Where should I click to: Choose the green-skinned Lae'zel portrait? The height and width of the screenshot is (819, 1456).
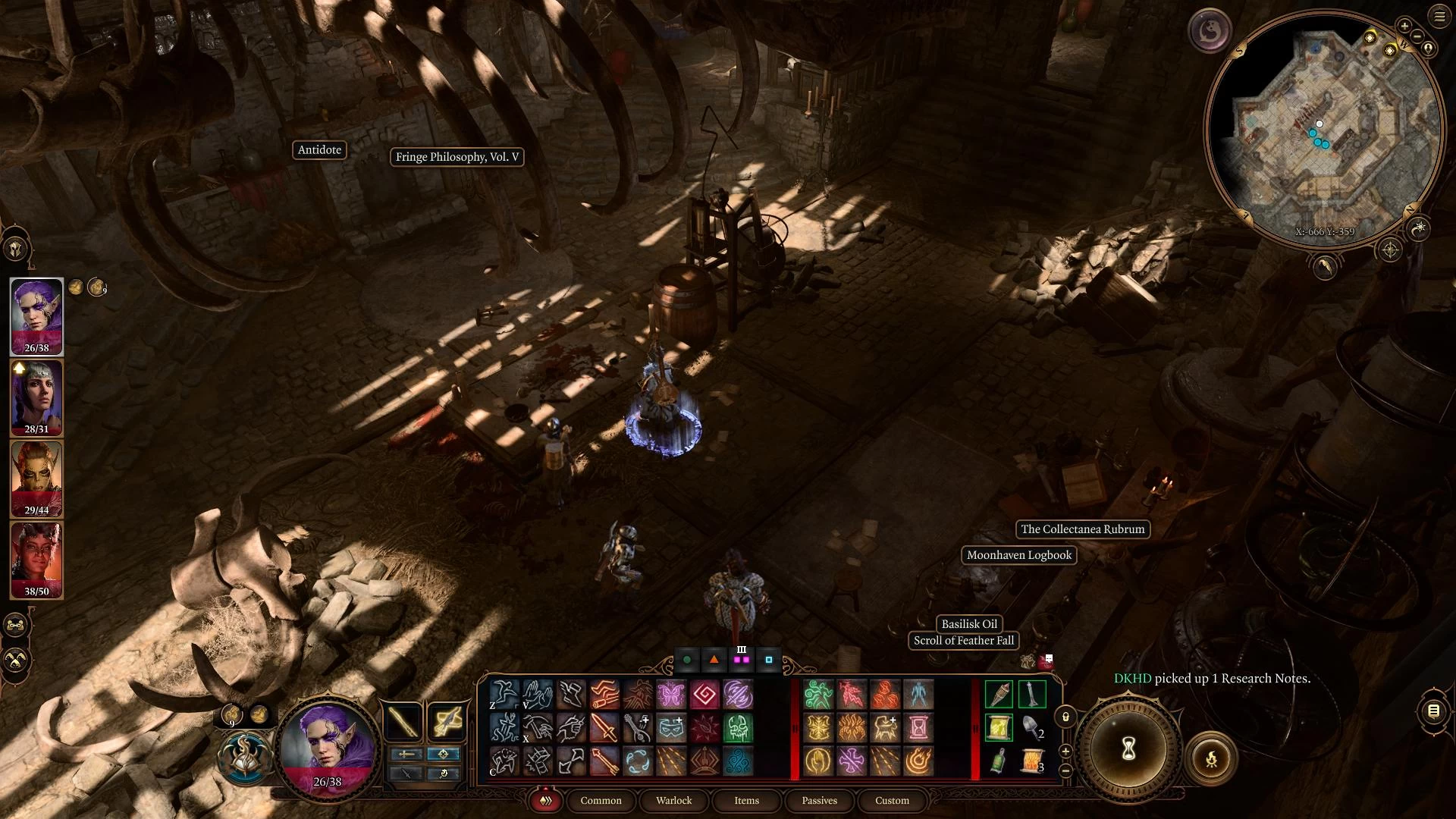36,479
